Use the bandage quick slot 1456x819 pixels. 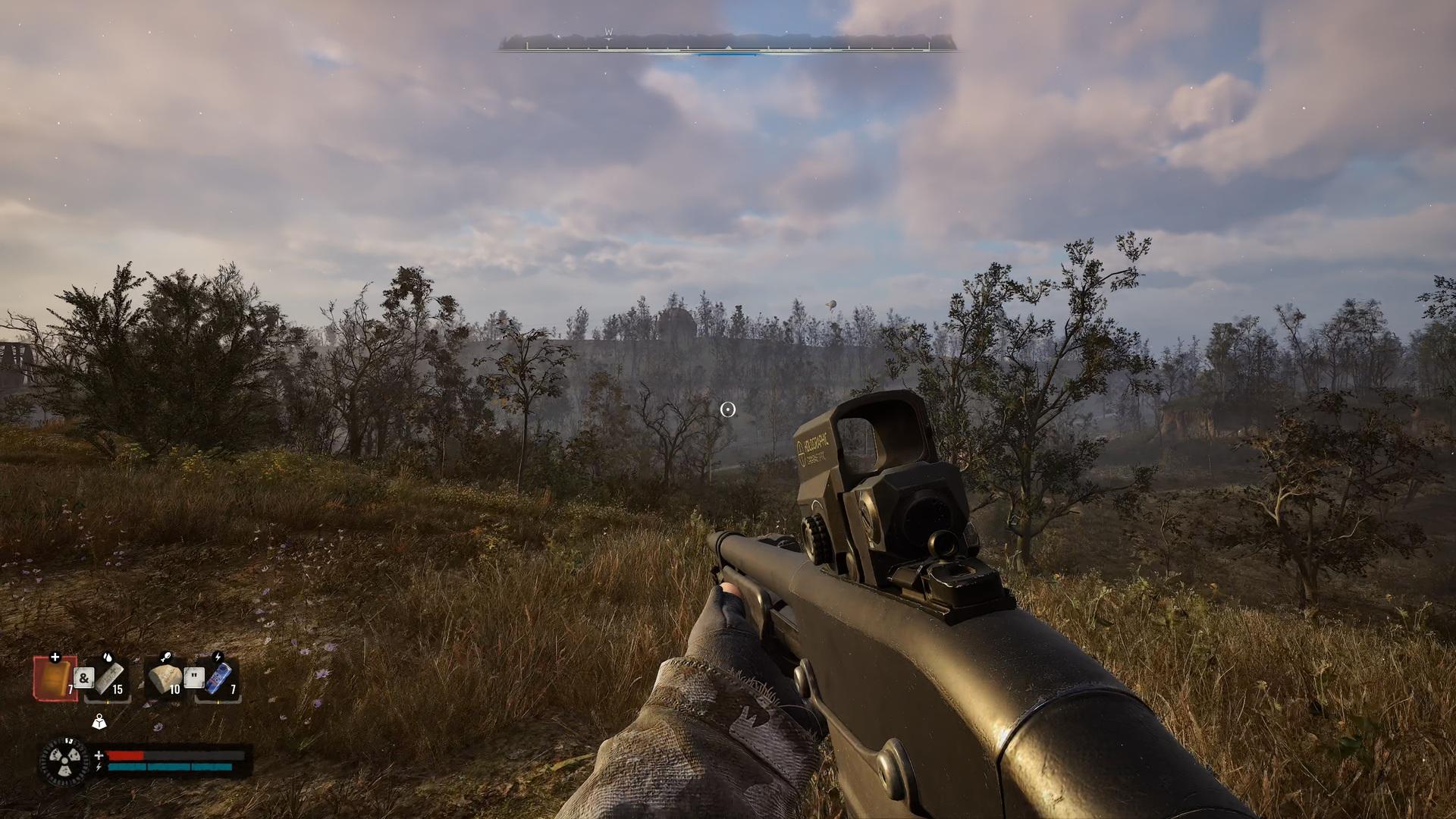(x=109, y=677)
